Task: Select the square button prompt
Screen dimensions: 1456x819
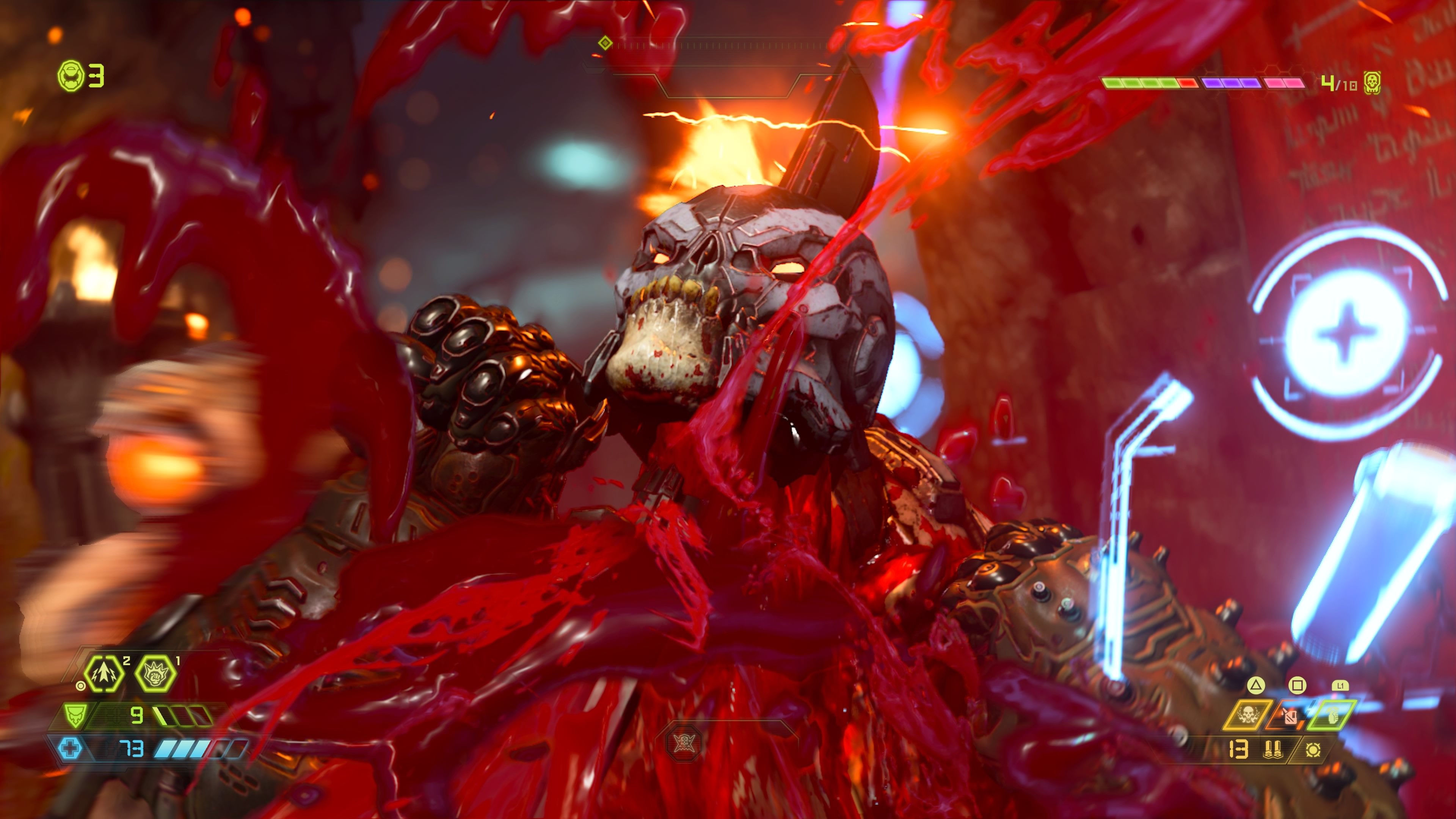Action: (1297, 686)
